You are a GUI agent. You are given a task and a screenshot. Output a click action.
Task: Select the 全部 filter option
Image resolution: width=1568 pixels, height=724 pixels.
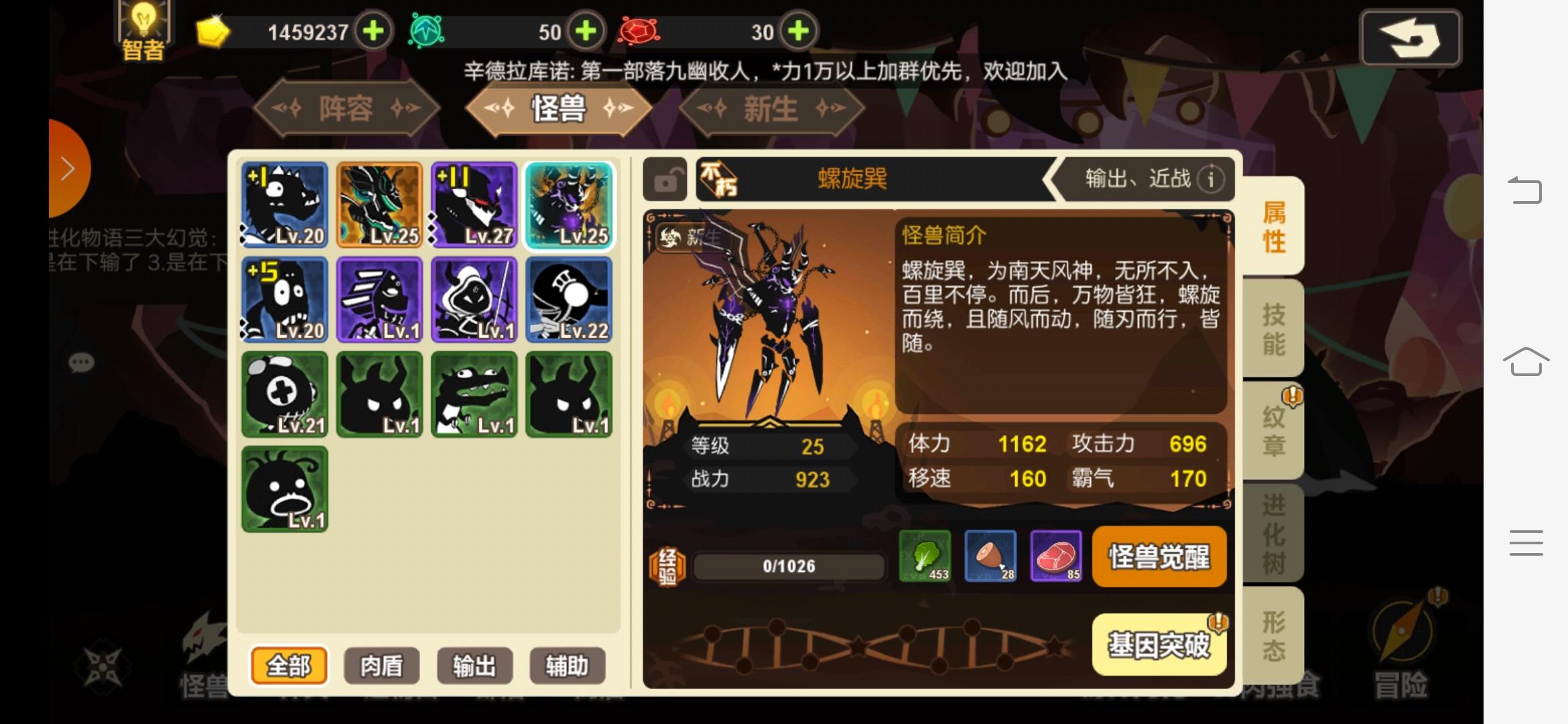(289, 666)
